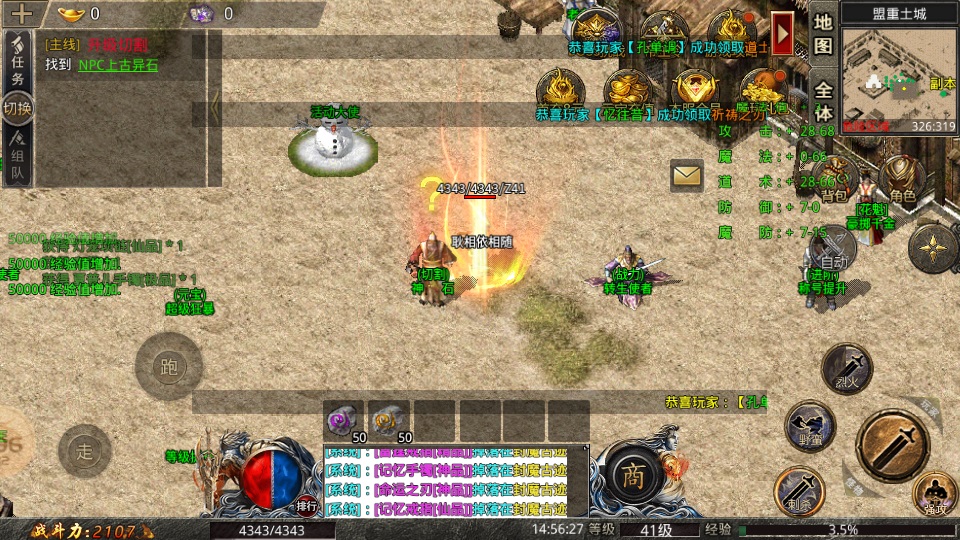
Task: Switch movement to 跑 run mode
Action: [x=169, y=366]
